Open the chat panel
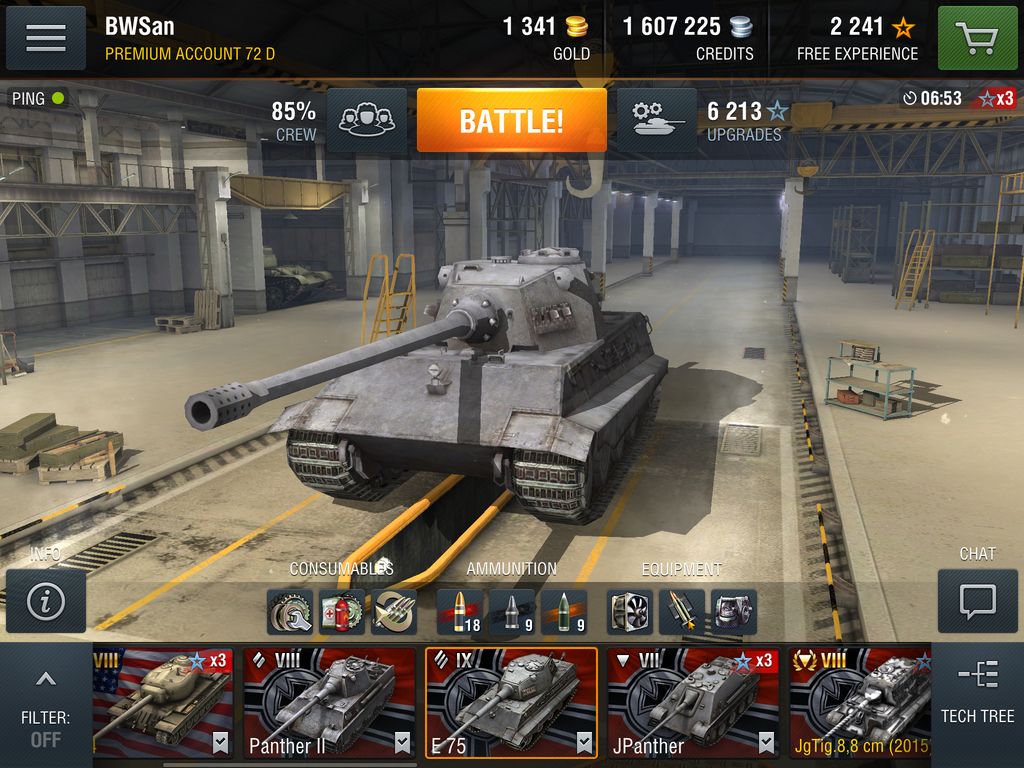Viewport: 1024px width, 768px height. [x=977, y=600]
